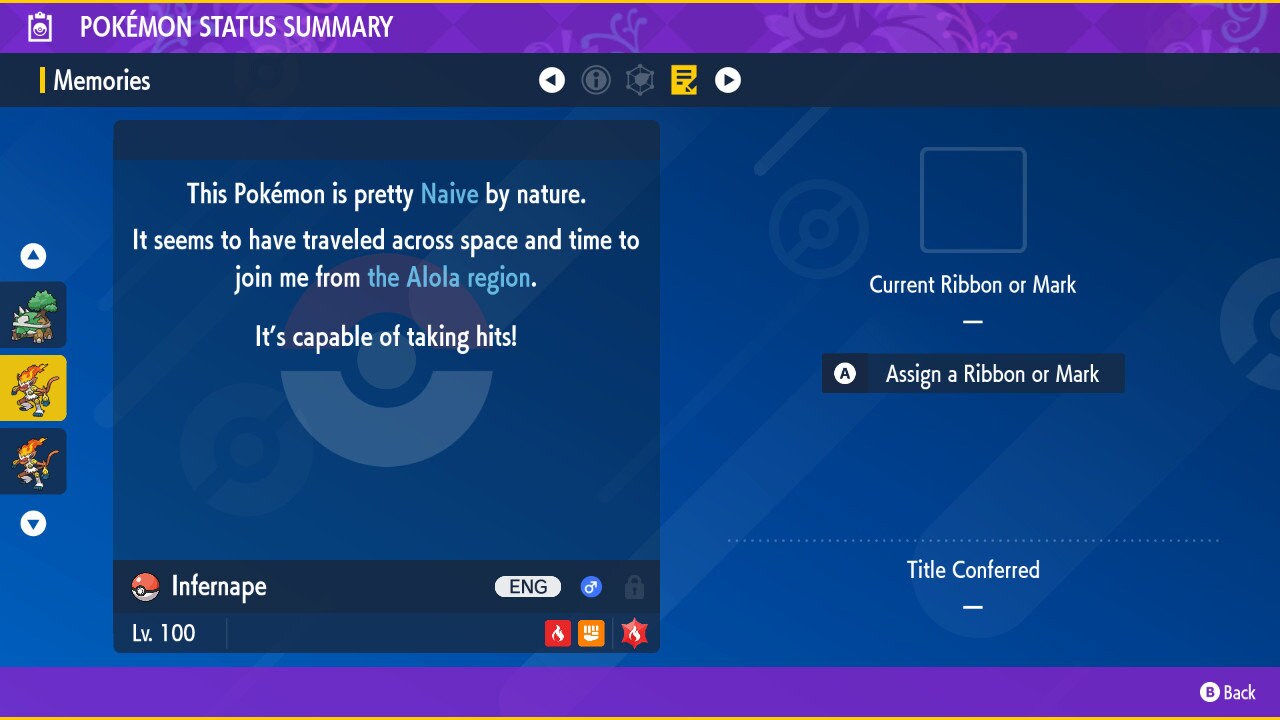Viewport: 1280px width, 720px height.
Task: Click the empty ribbon or mark box
Action: pos(973,200)
